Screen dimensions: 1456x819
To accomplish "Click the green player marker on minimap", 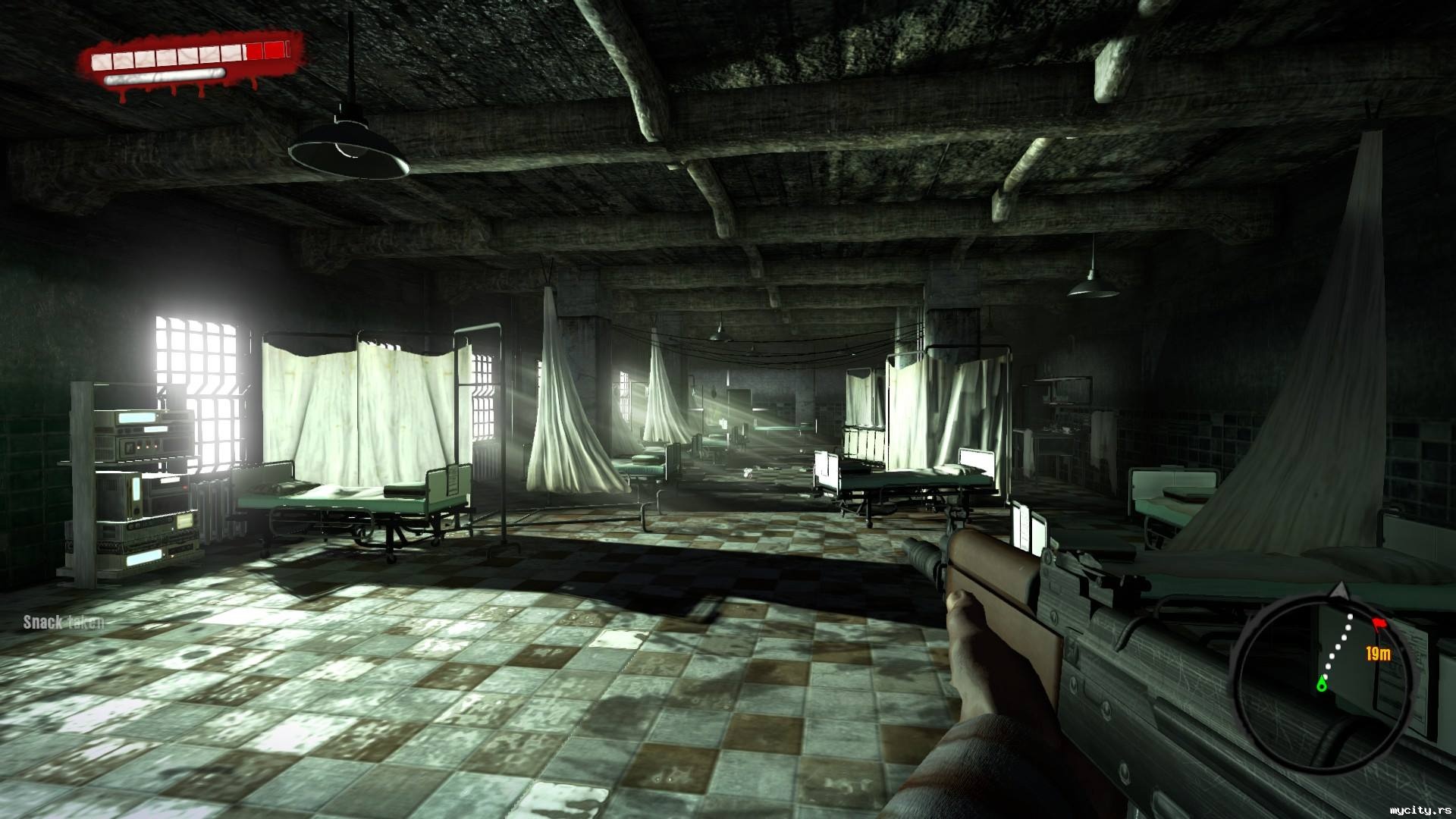I will (1323, 684).
